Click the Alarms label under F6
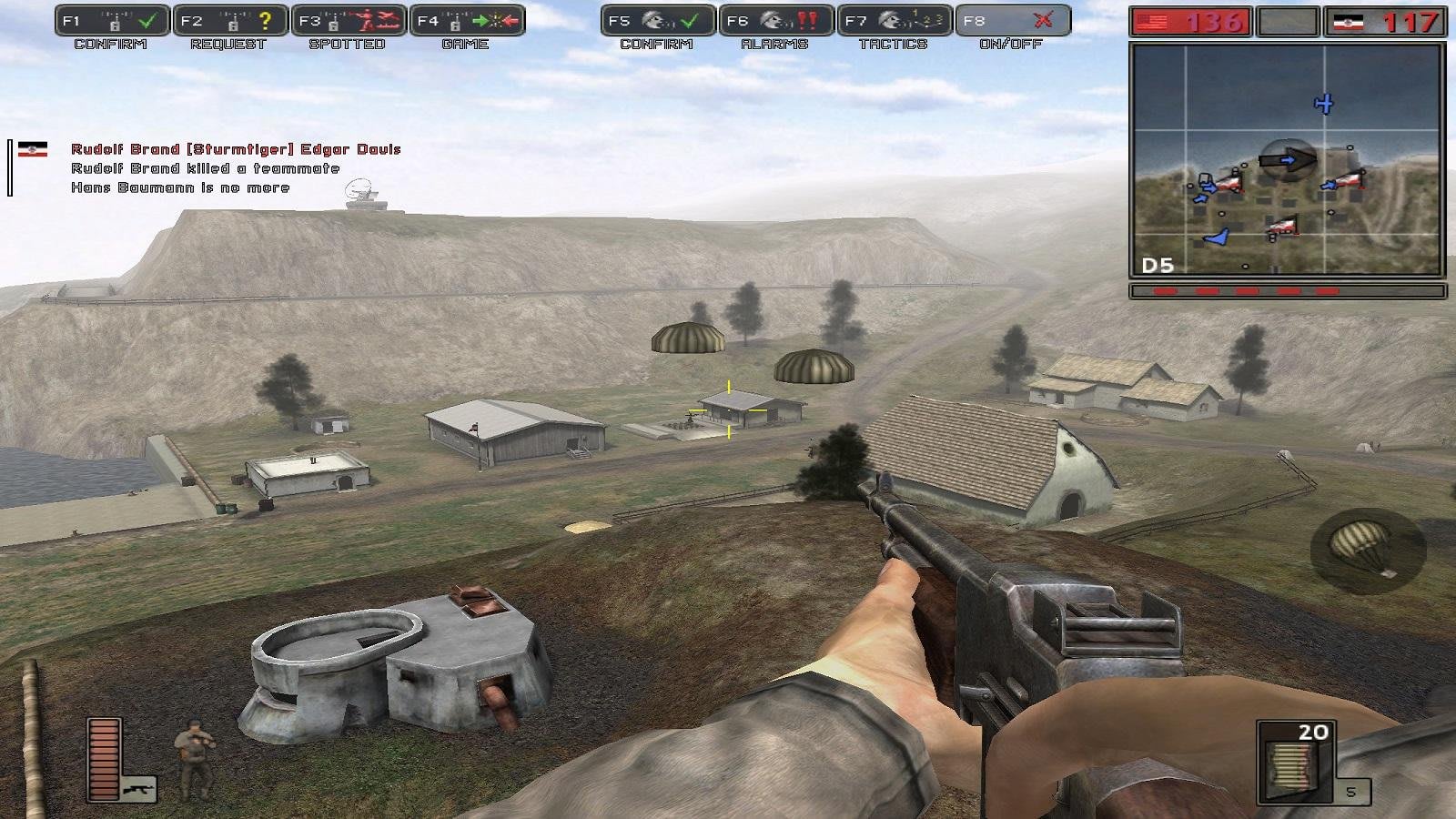The image size is (1456, 819). (775, 42)
